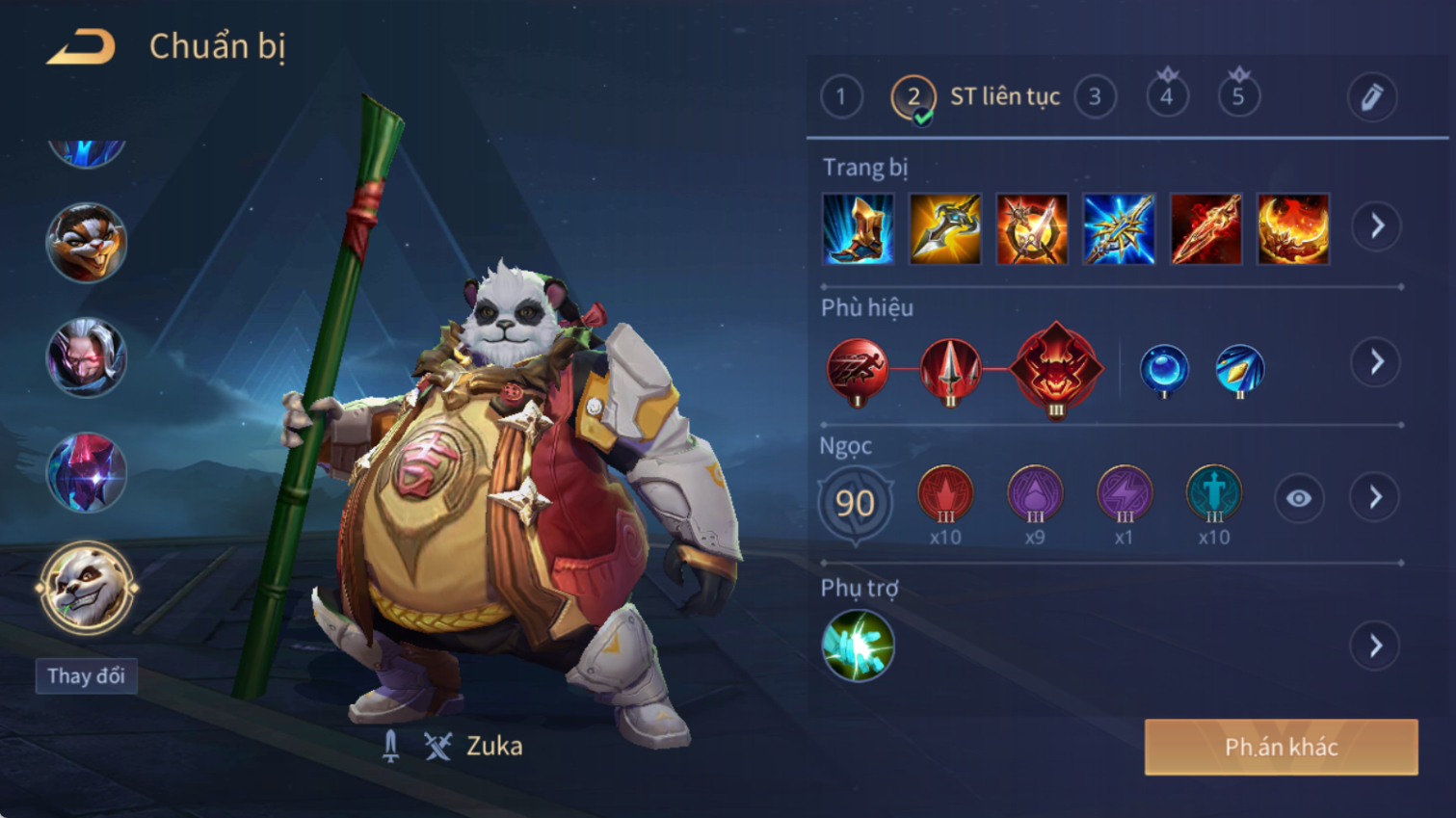
Task: Select the green Phụ trợ spell icon
Action: coord(858,646)
